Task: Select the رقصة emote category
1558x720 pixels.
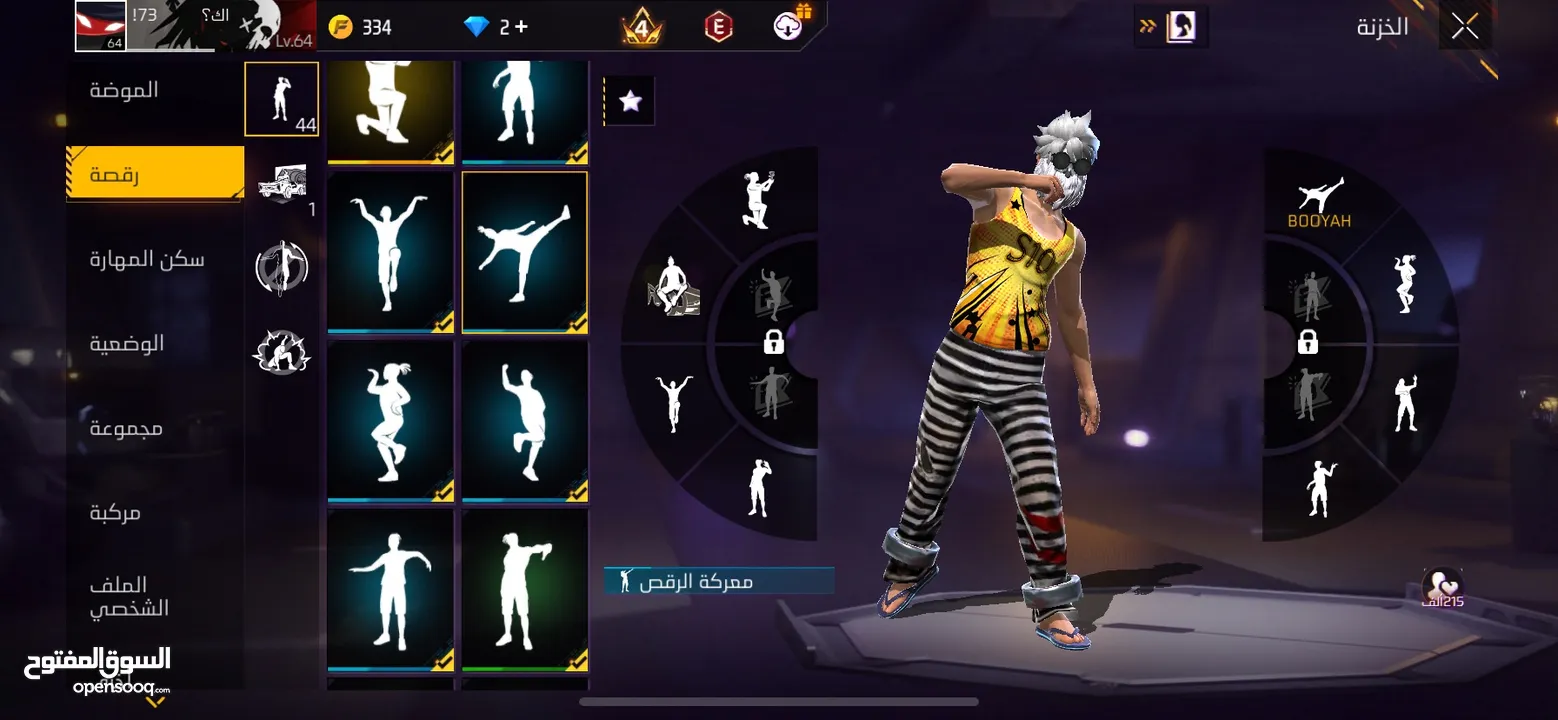Action: tap(154, 175)
